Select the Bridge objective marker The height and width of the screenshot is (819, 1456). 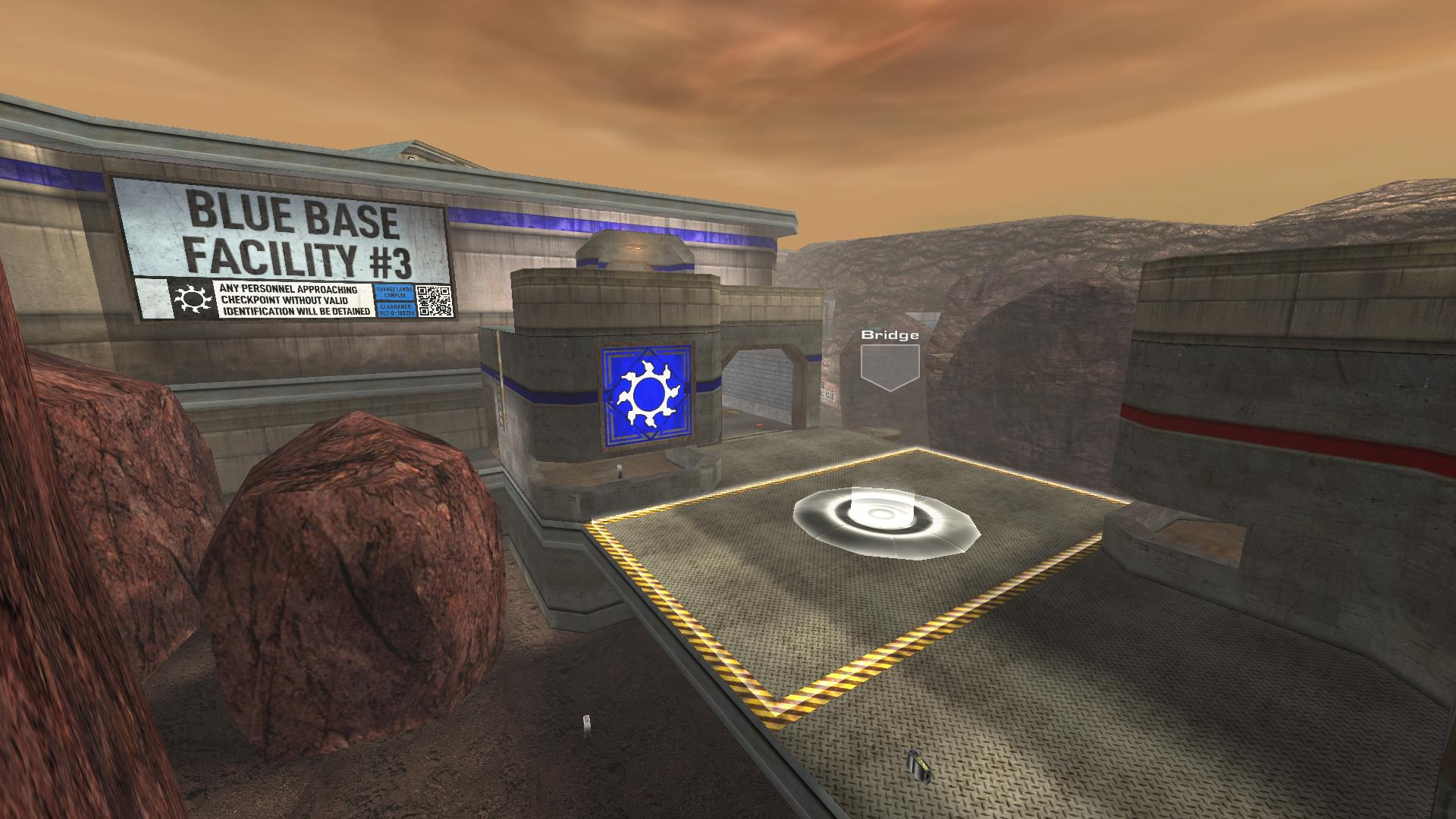click(x=890, y=366)
